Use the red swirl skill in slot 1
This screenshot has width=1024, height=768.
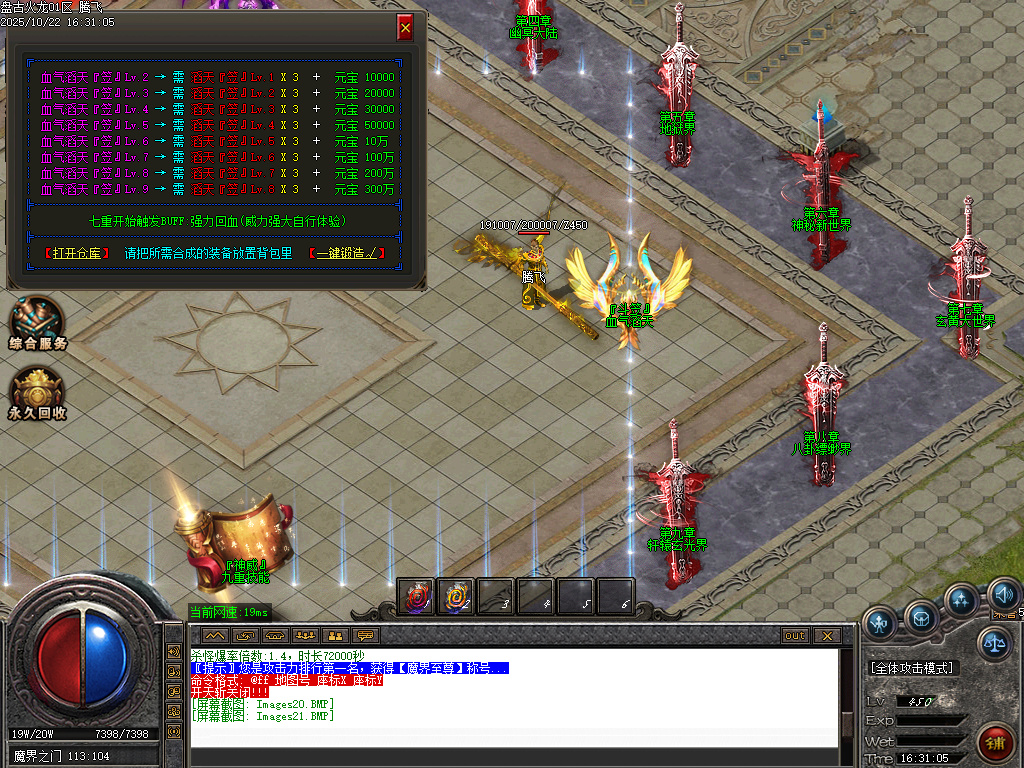point(415,596)
